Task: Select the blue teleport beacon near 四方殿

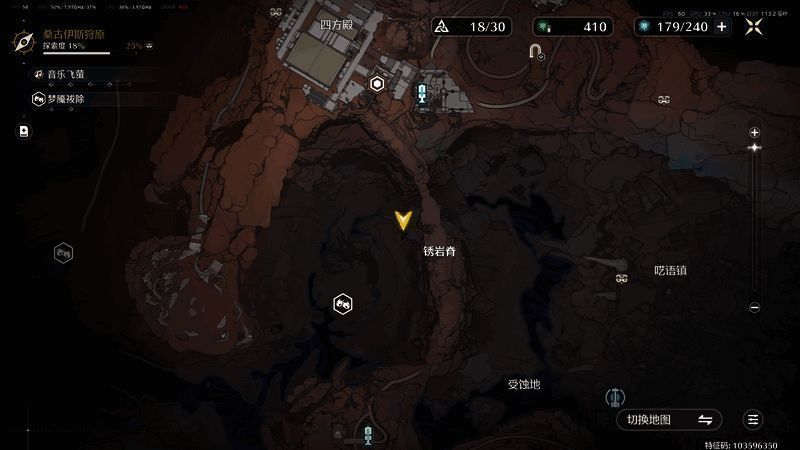Action: pos(424,94)
